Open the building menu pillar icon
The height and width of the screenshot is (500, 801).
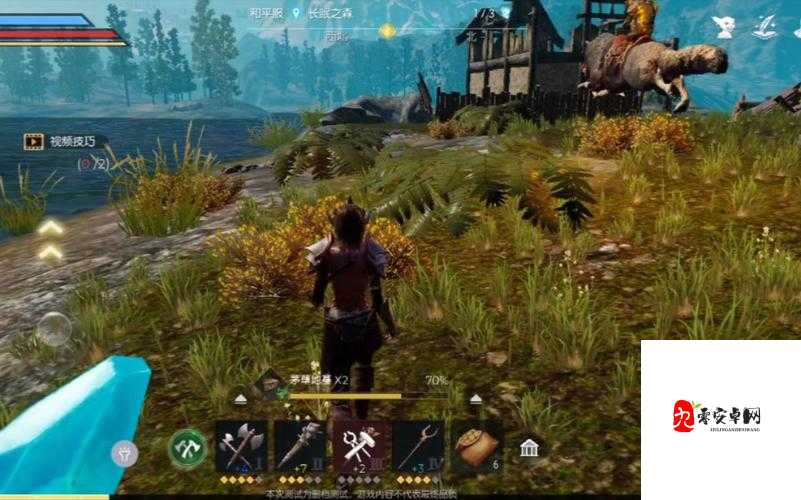tap(529, 448)
